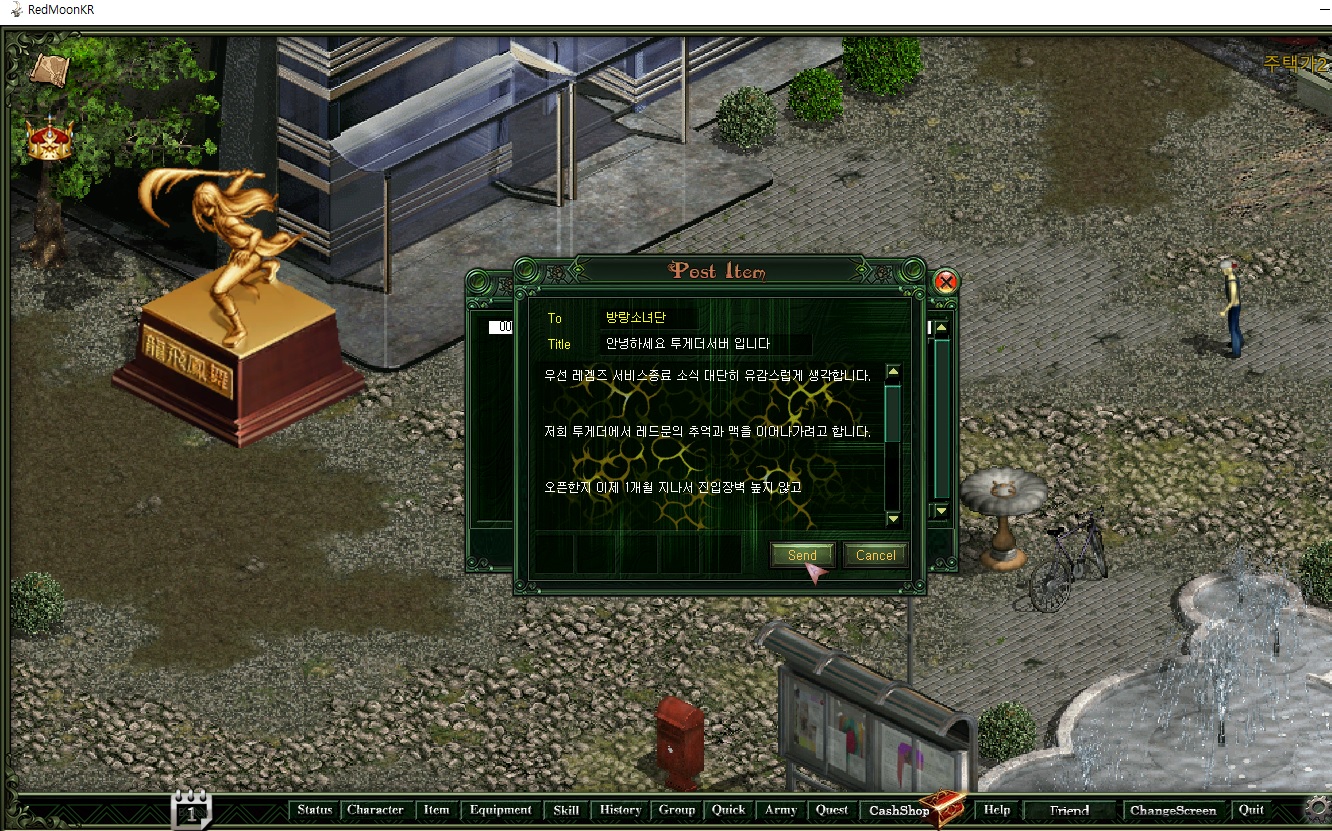This screenshot has height=831, width=1332.
Task: Cancel the Post Item dialog
Action: (x=875, y=555)
